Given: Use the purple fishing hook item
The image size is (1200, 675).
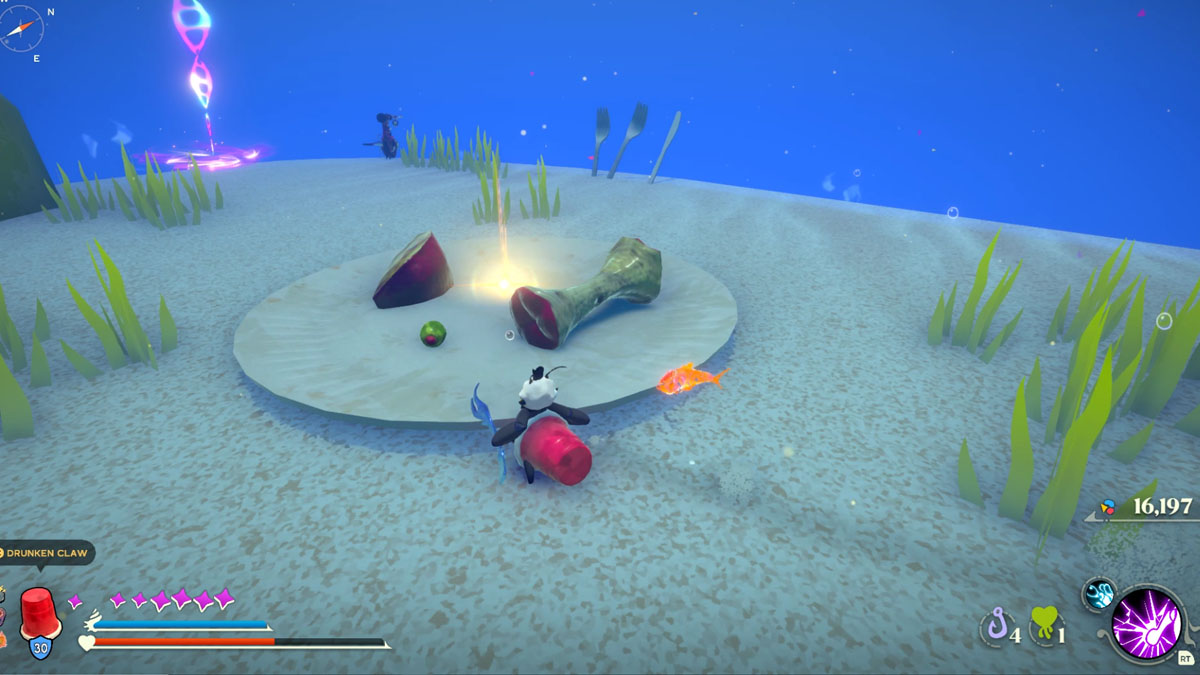Looking at the screenshot, I should point(996,629).
